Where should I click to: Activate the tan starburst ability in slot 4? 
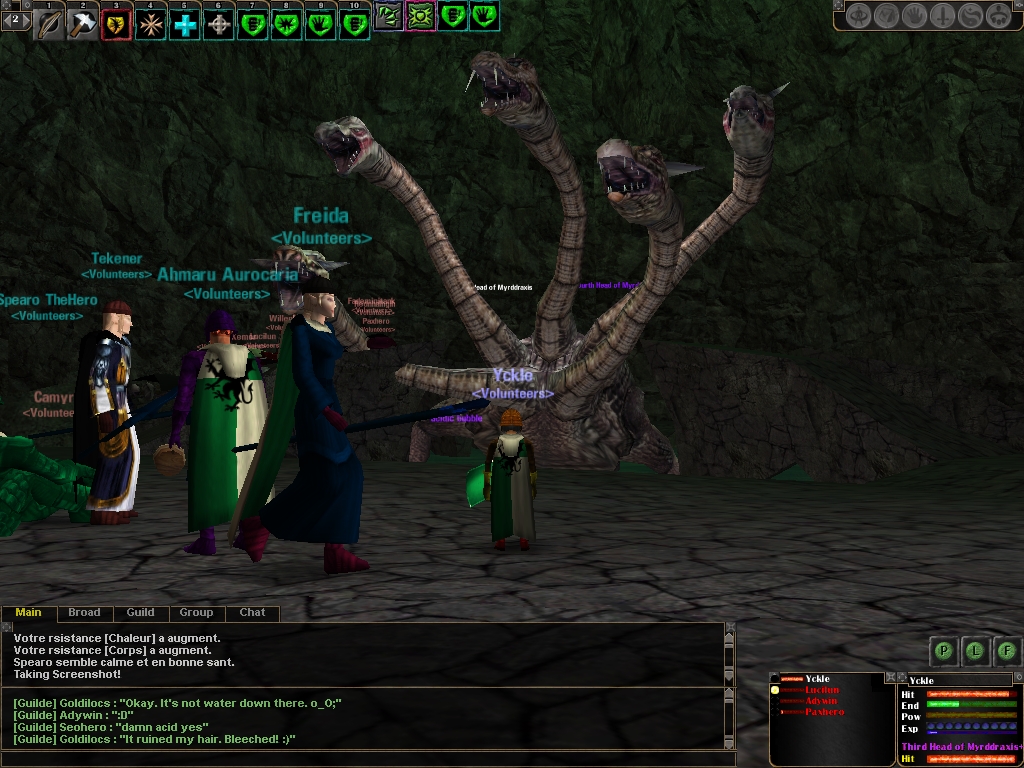click(x=151, y=24)
